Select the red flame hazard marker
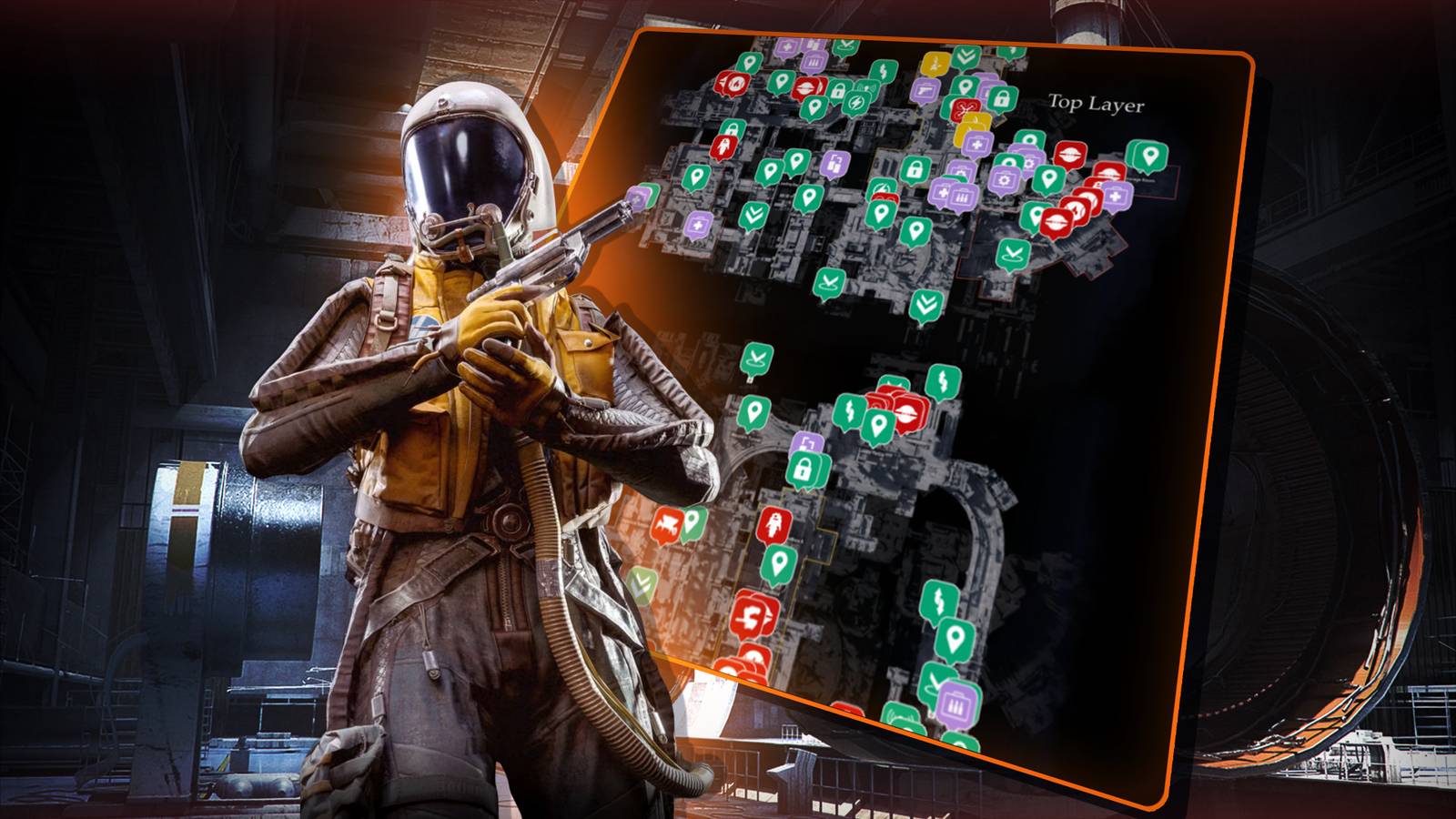The width and height of the screenshot is (1456, 819). 735,85
